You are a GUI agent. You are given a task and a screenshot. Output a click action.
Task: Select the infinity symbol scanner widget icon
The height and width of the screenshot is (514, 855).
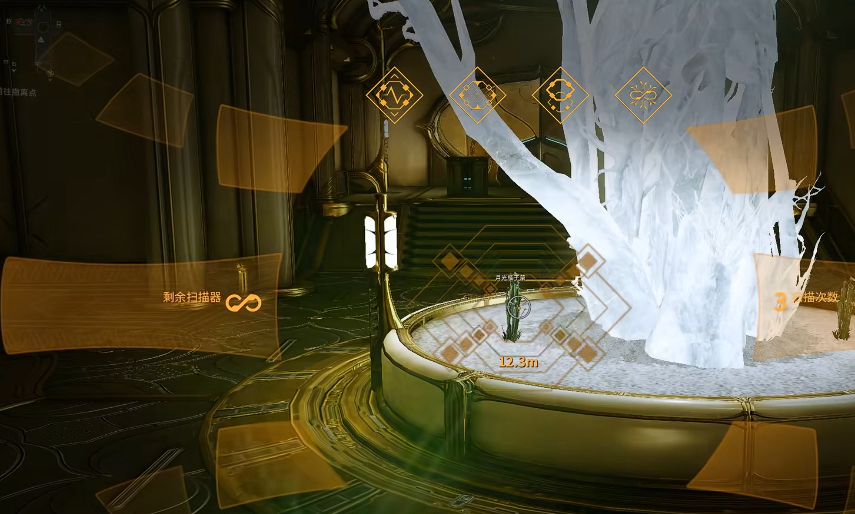tap(642, 95)
